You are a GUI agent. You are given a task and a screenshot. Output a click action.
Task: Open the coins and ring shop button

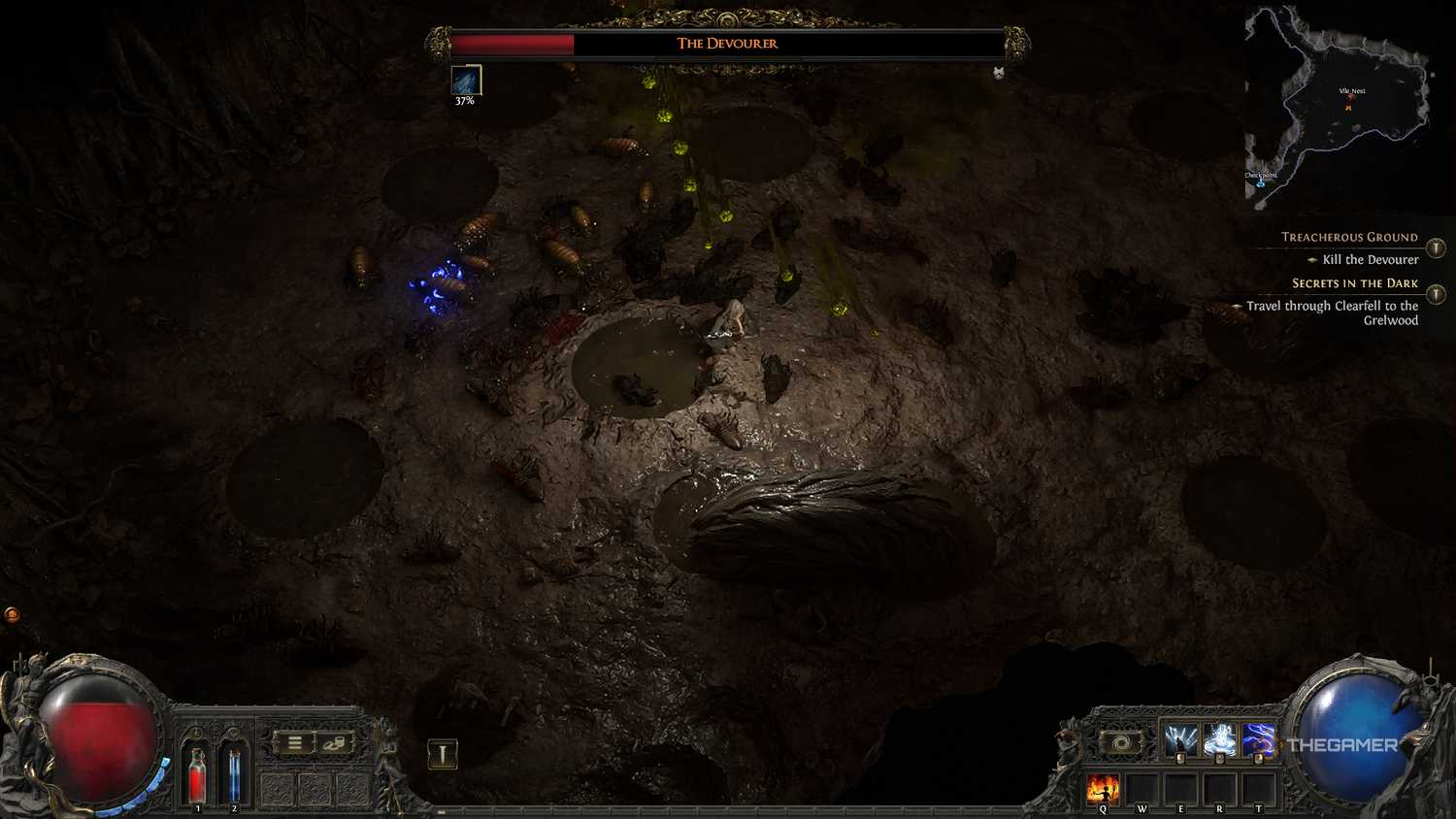click(x=335, y=743)
